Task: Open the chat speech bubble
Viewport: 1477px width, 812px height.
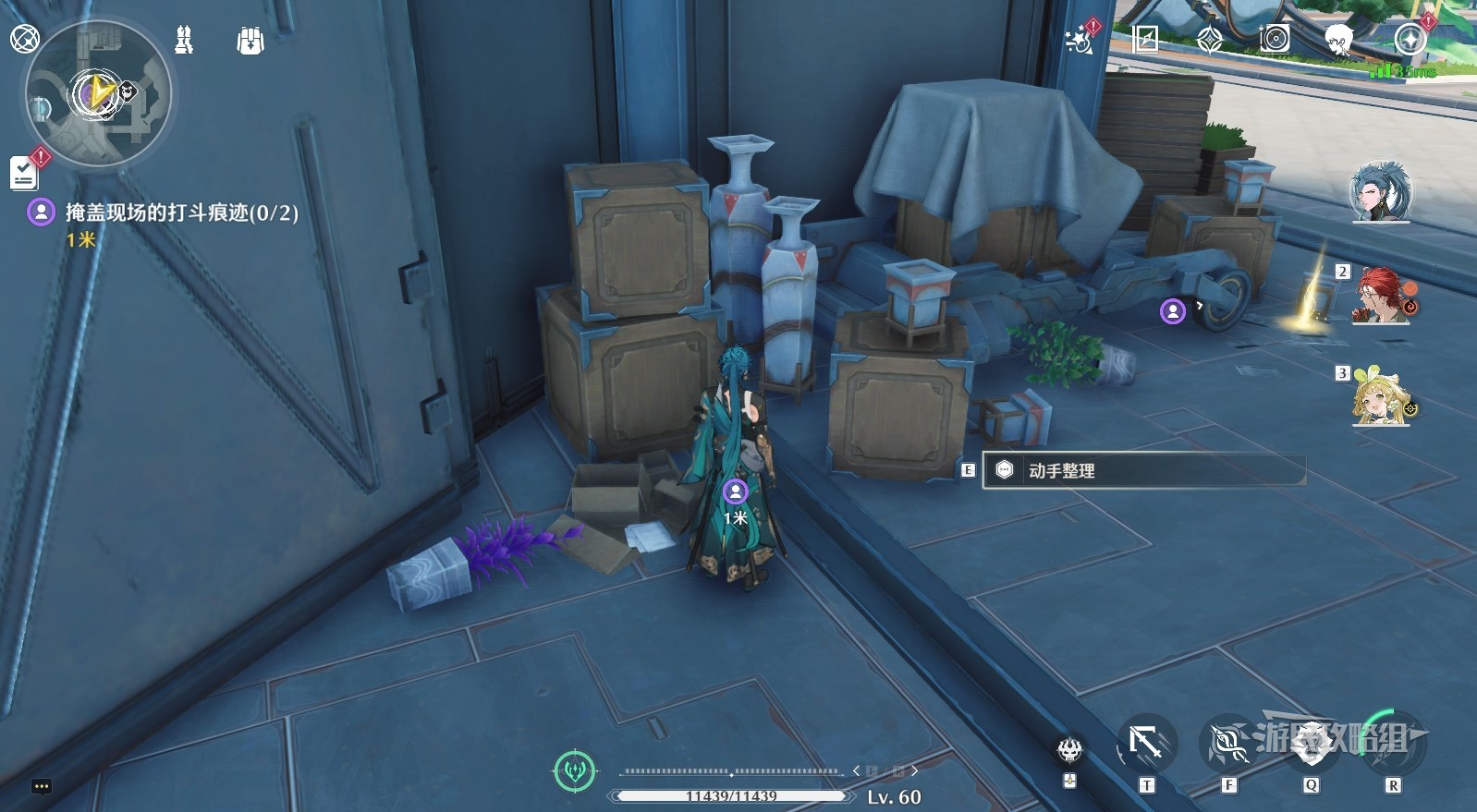Action: point(42,787)
